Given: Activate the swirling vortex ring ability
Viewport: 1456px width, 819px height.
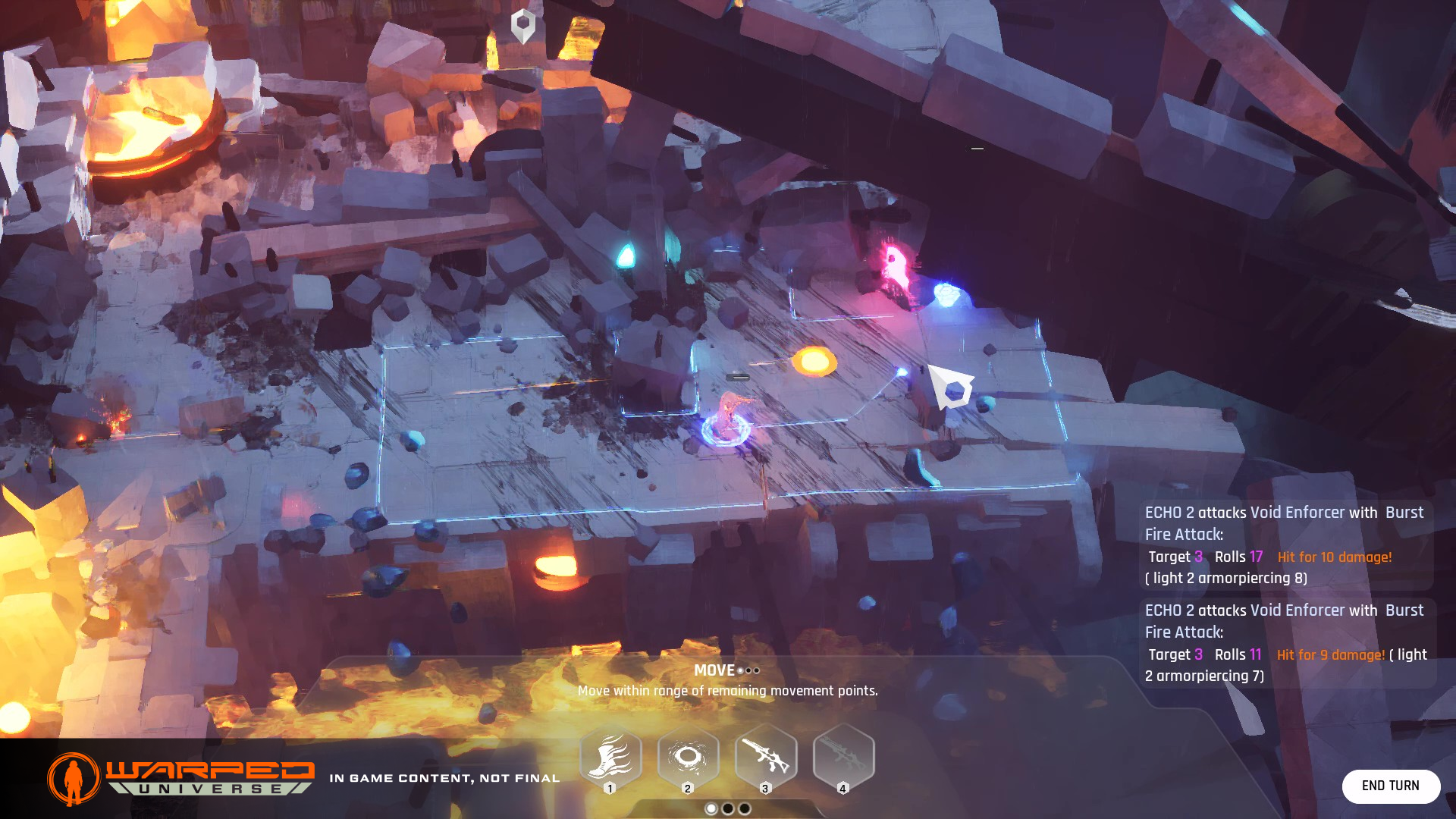Looking at the screenshot, I should click(x=688, y=756).
